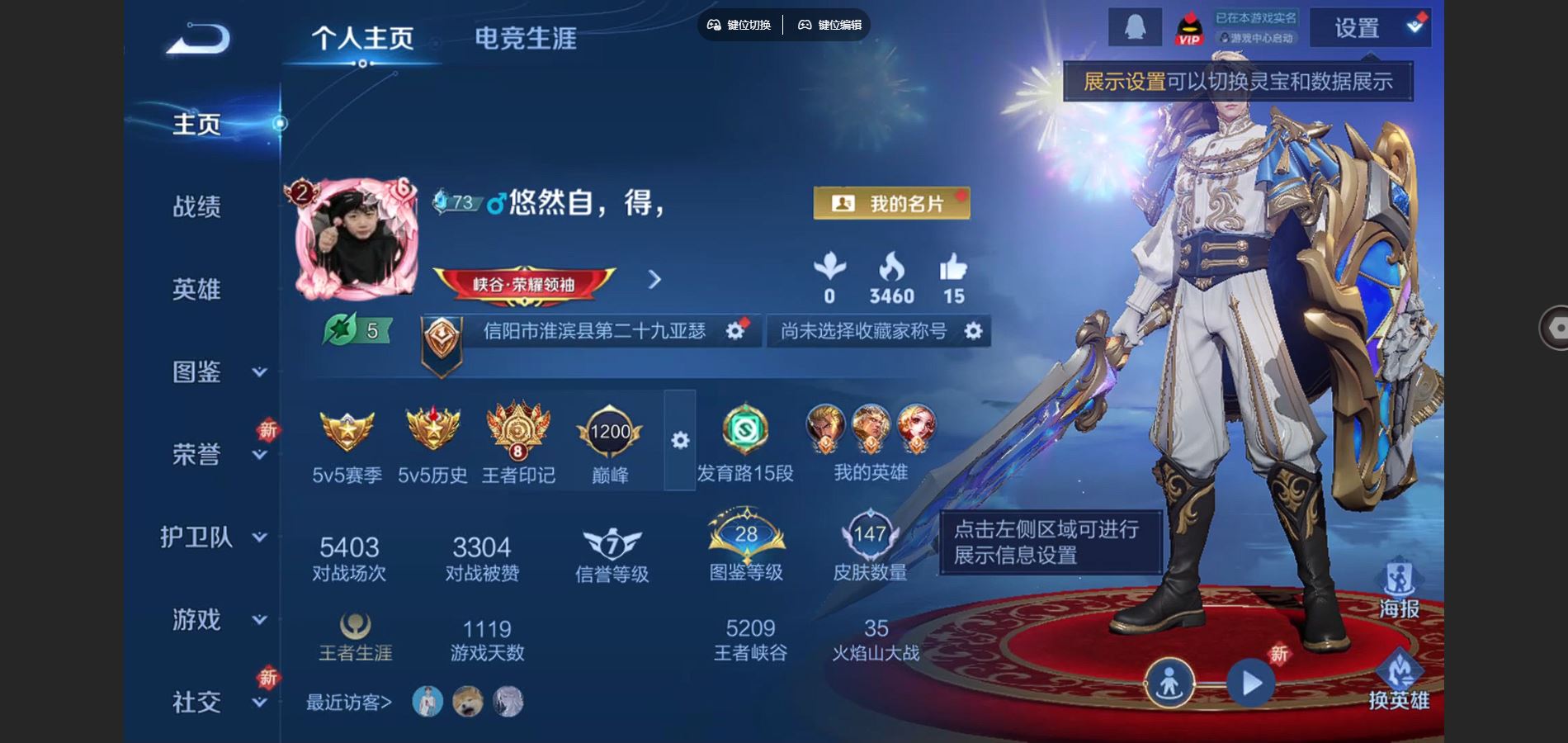
Task: Expand the 荣誉 menu
Action: (x=216, y=454)
